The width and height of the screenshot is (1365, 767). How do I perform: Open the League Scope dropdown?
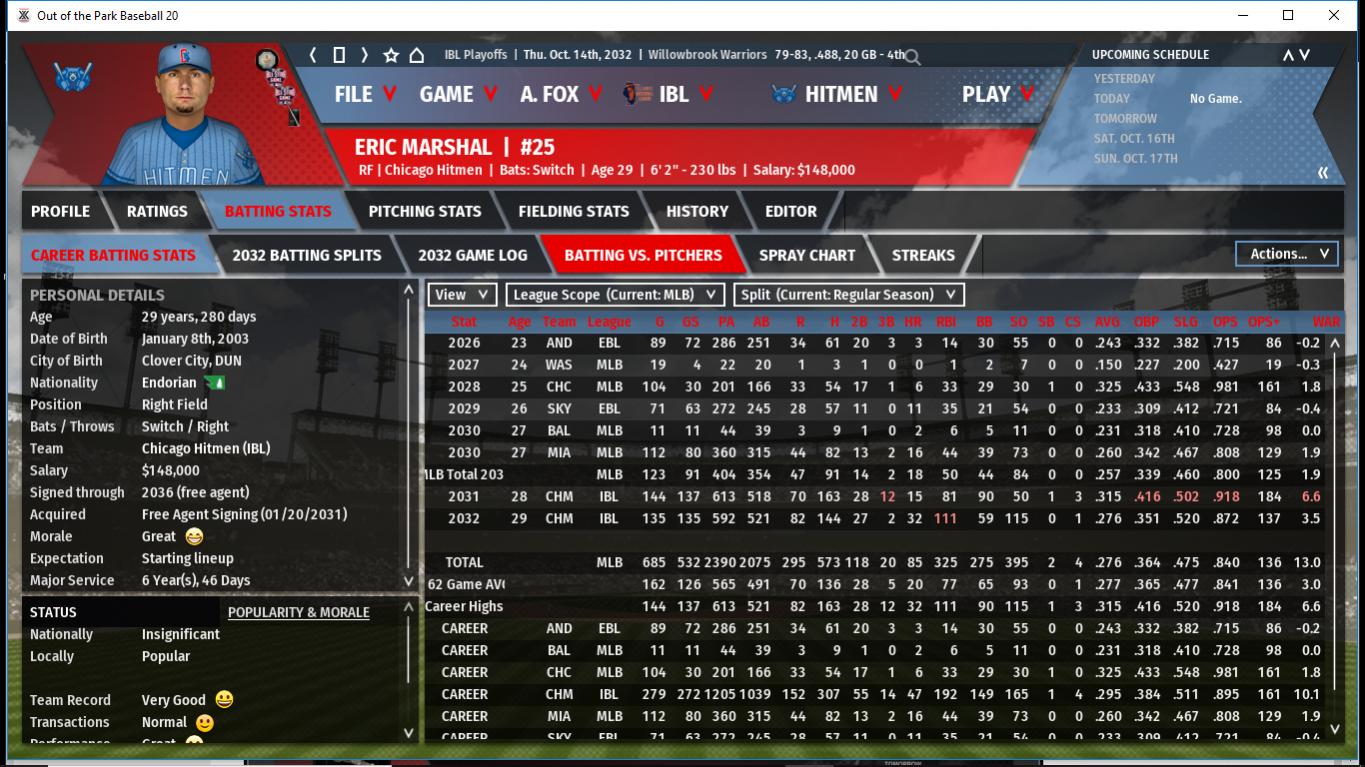point(615,295)
